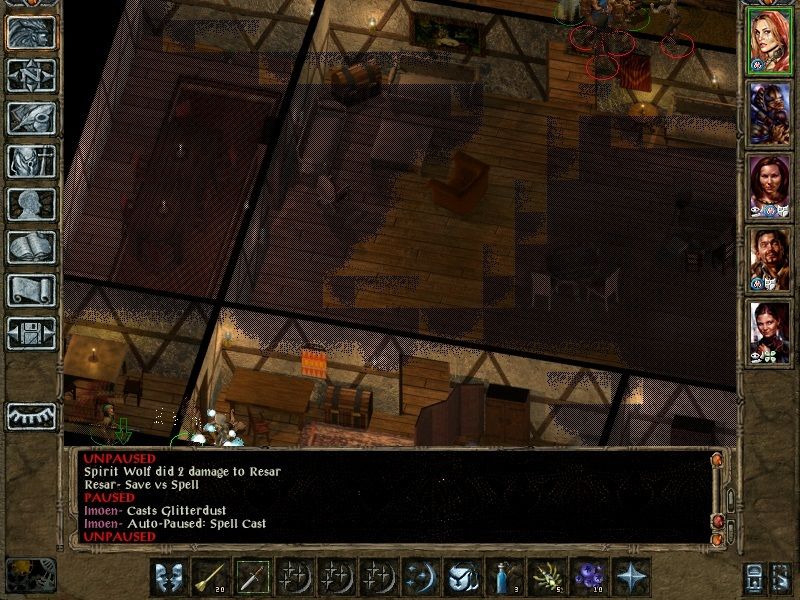The height and width of the screenshot is (600, 800).
Task: Select the mustached man's portrait
Action: (x=770, y=258)
